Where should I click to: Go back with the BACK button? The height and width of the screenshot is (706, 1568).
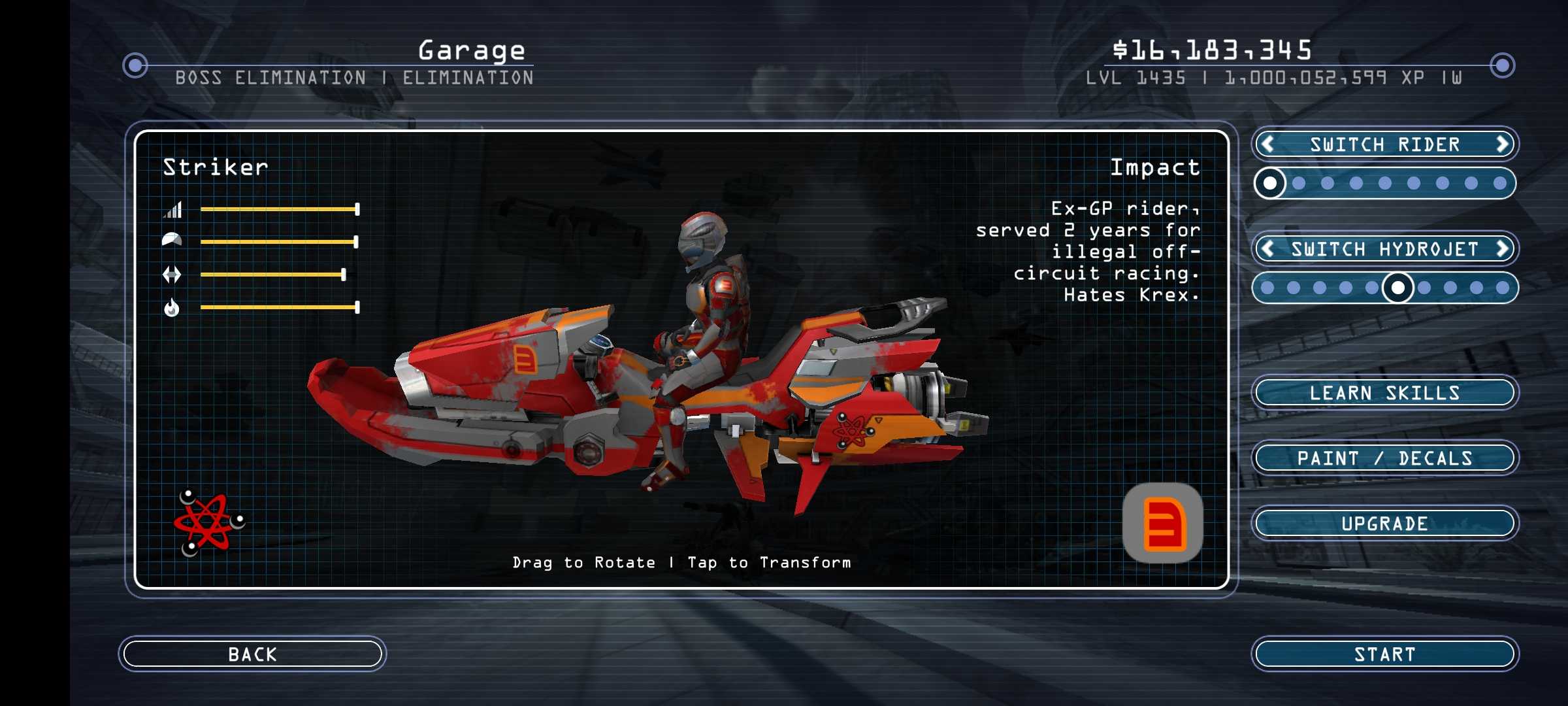pyautogui.click(x=252, y=654)
